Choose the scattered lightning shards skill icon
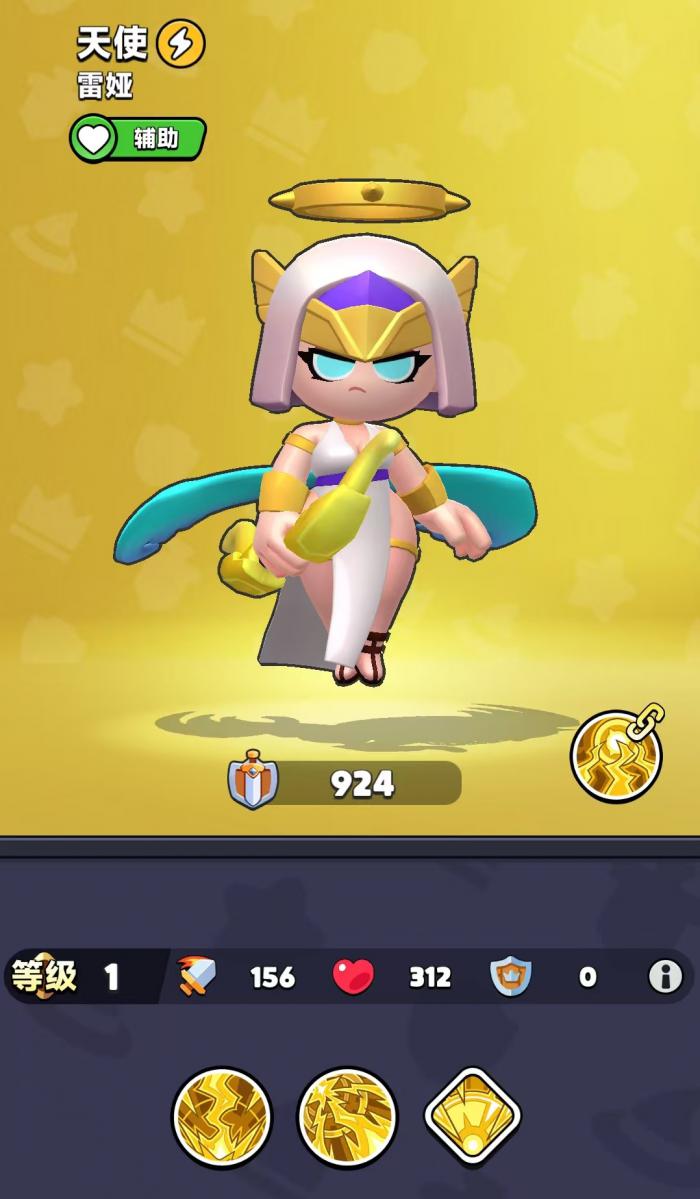Screen dimensions: 700x1199 pyautogui.click(x=347, y=1116)
